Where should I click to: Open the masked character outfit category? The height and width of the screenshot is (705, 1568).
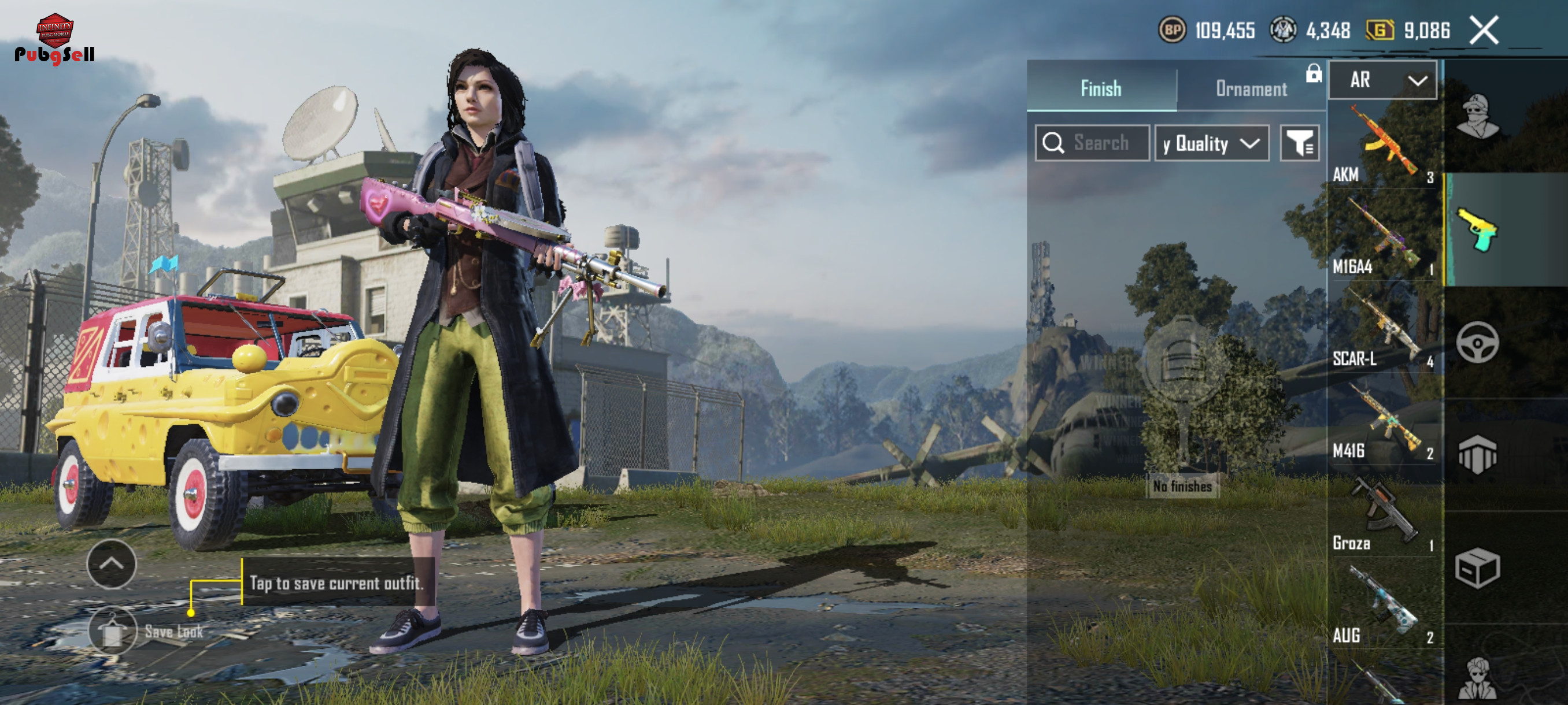(x=1477, y=117)
